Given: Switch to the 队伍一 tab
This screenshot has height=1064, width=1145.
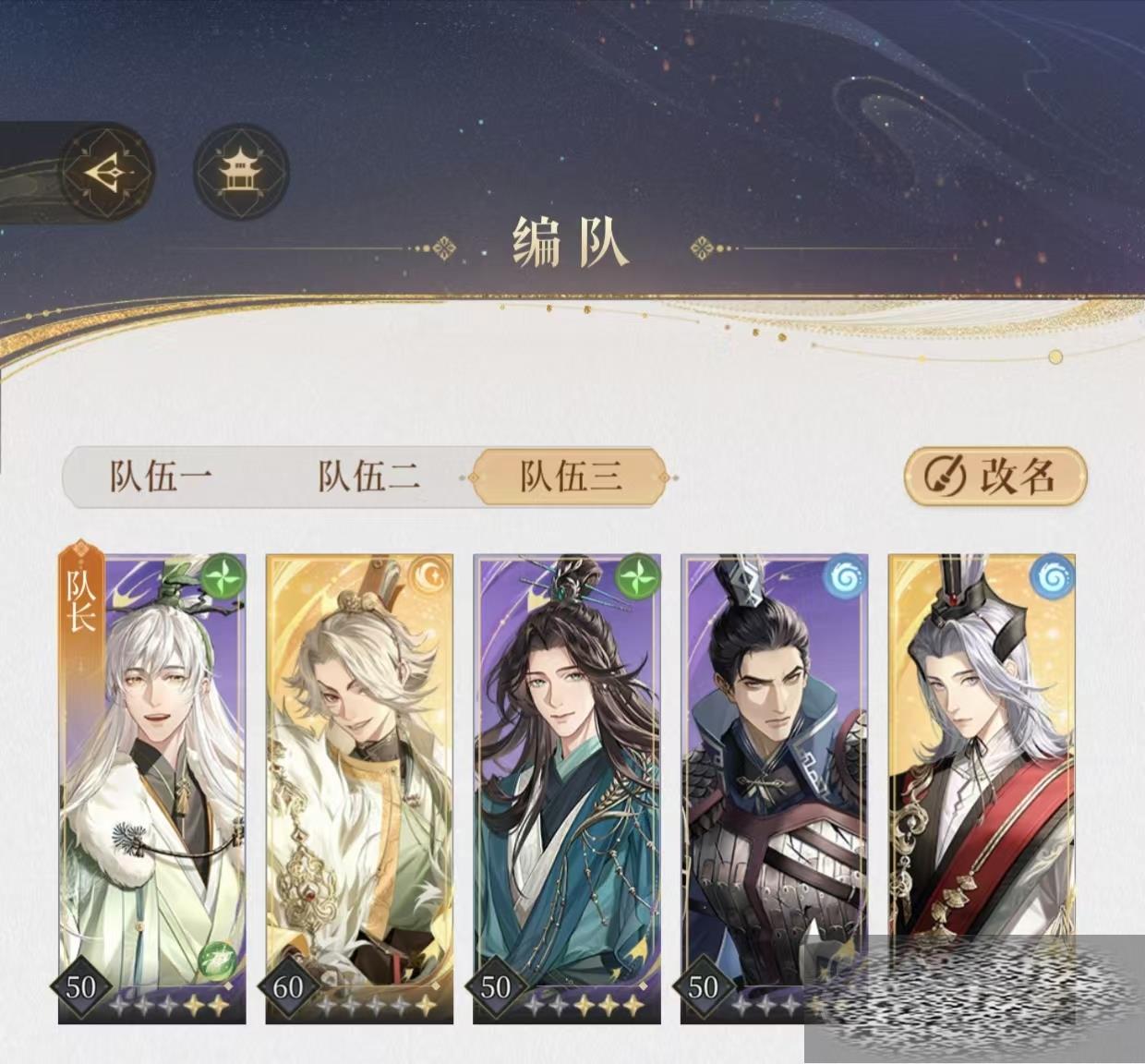Looking at the screenshot, I should point(162,478).
